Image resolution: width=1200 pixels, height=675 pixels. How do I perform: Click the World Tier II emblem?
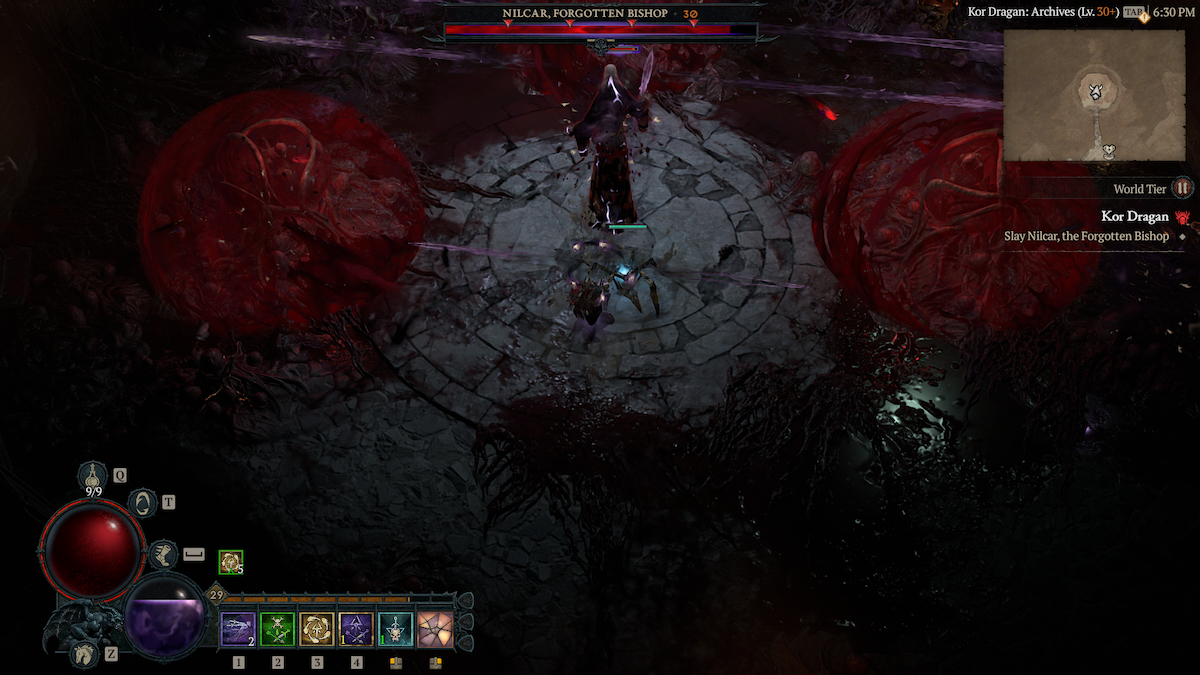click(x=1183, y=188)
